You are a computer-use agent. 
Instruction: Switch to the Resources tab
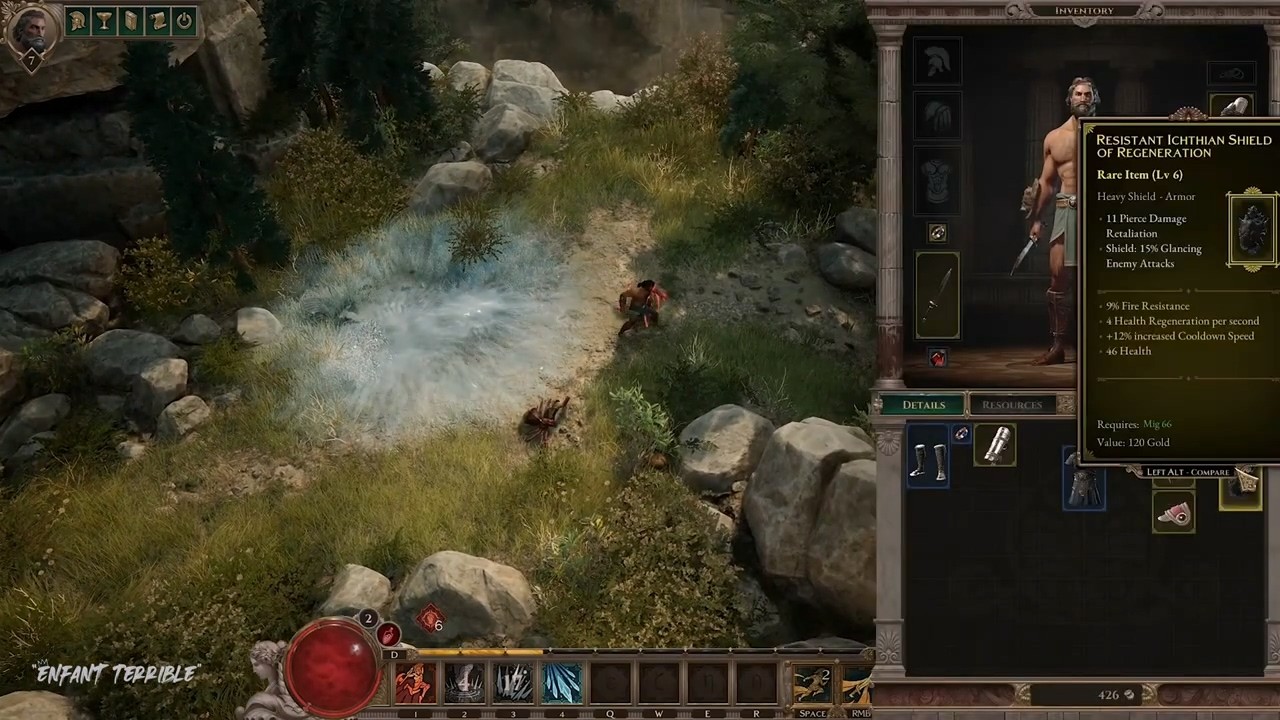pyautogui.click(x=1011, y=405)
